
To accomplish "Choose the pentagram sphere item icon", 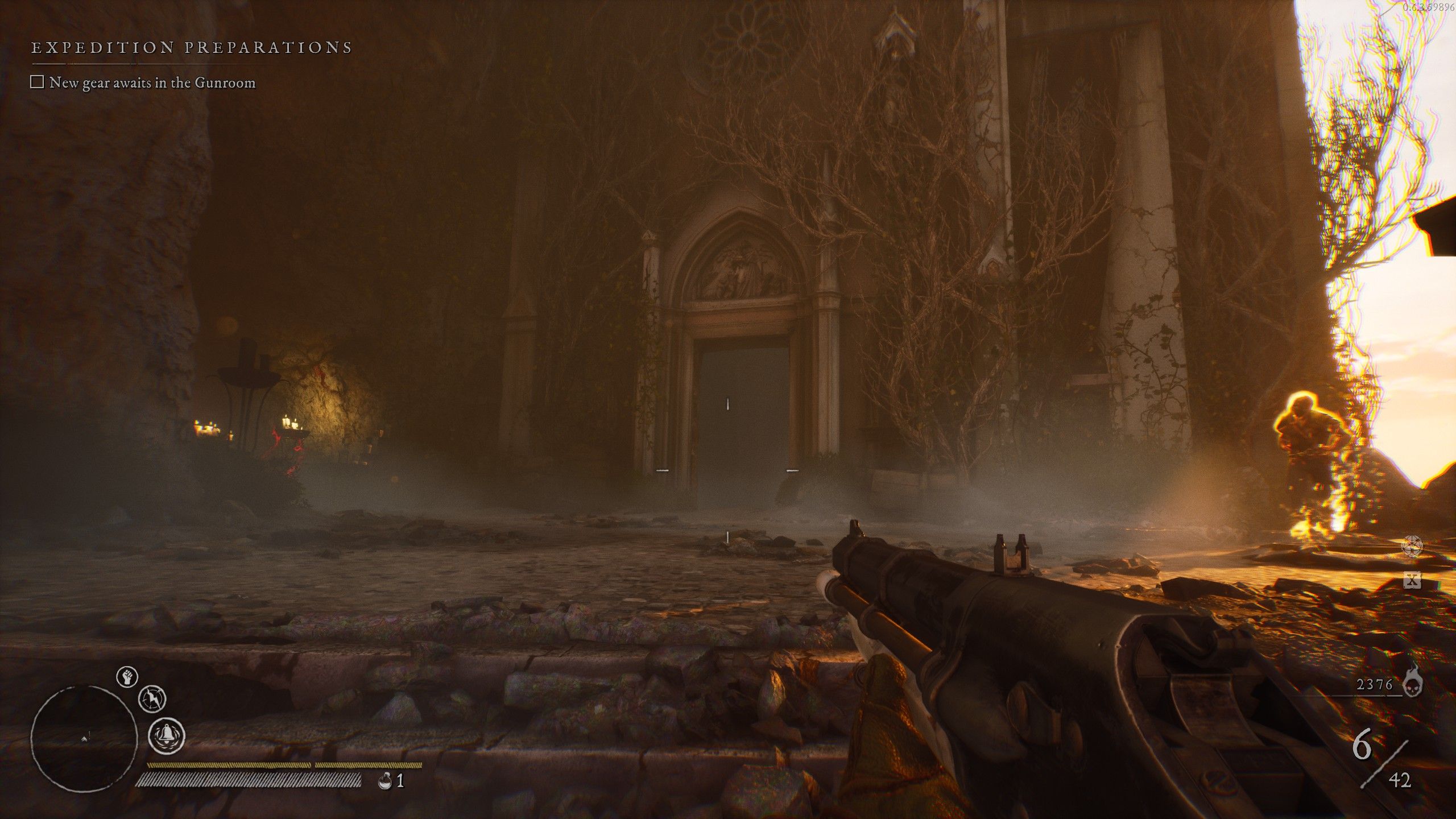I will coord(1412,546).
